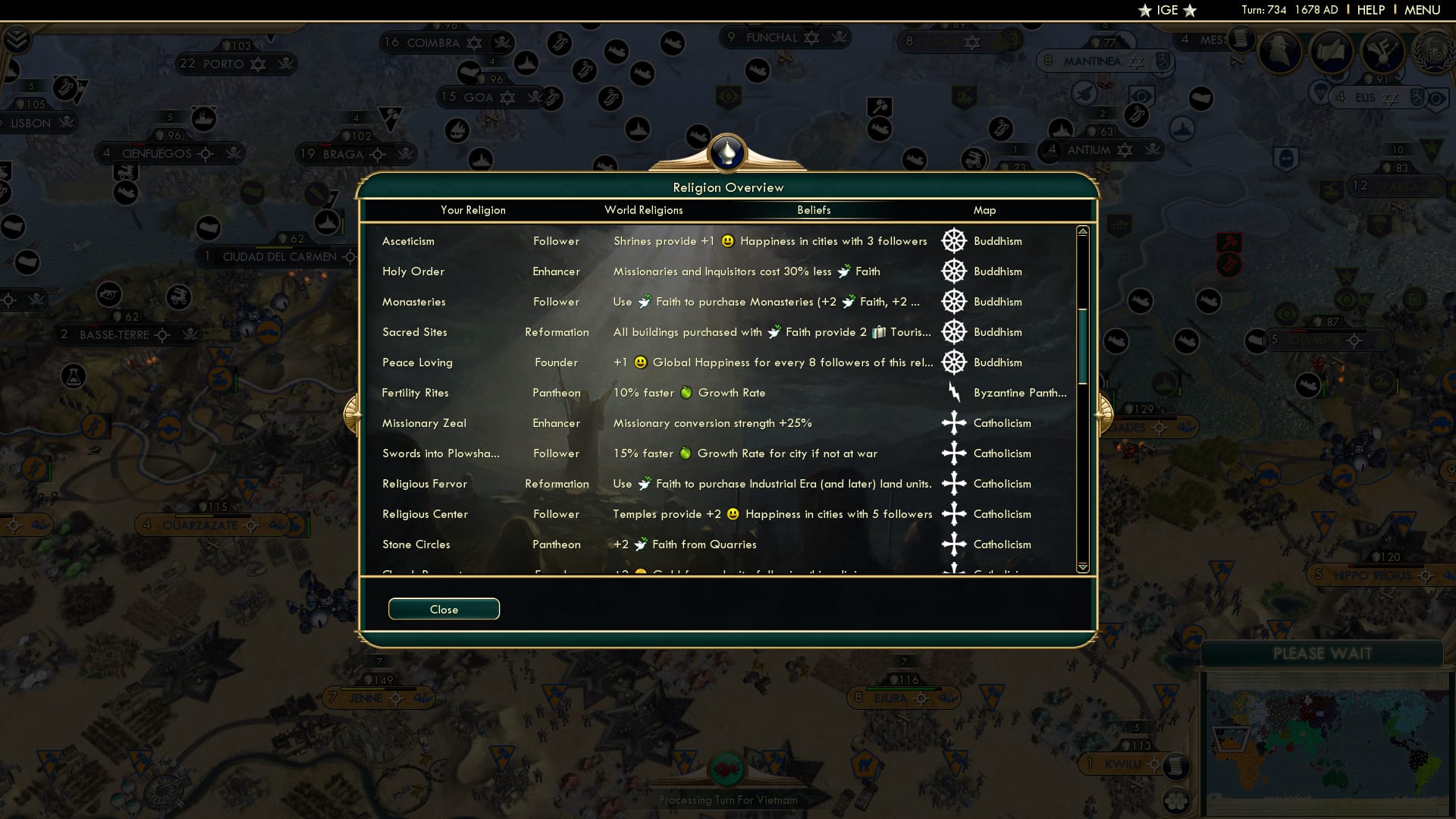This screenshot has width=1456, height=819.
Task: Open the World Religions tab
Action: [643, 210]
